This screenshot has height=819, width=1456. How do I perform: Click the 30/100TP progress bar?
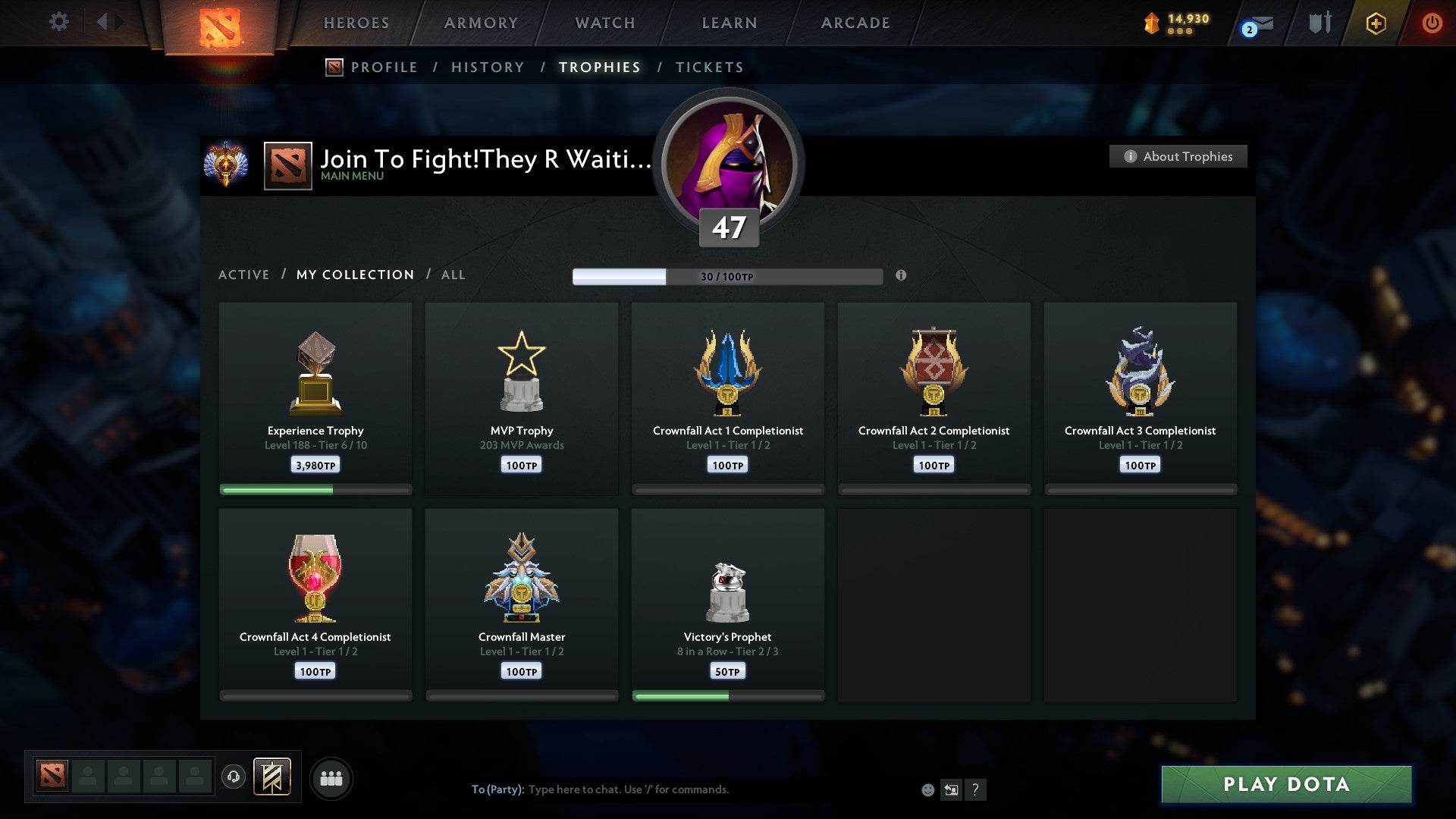click(x=729, y=276)
